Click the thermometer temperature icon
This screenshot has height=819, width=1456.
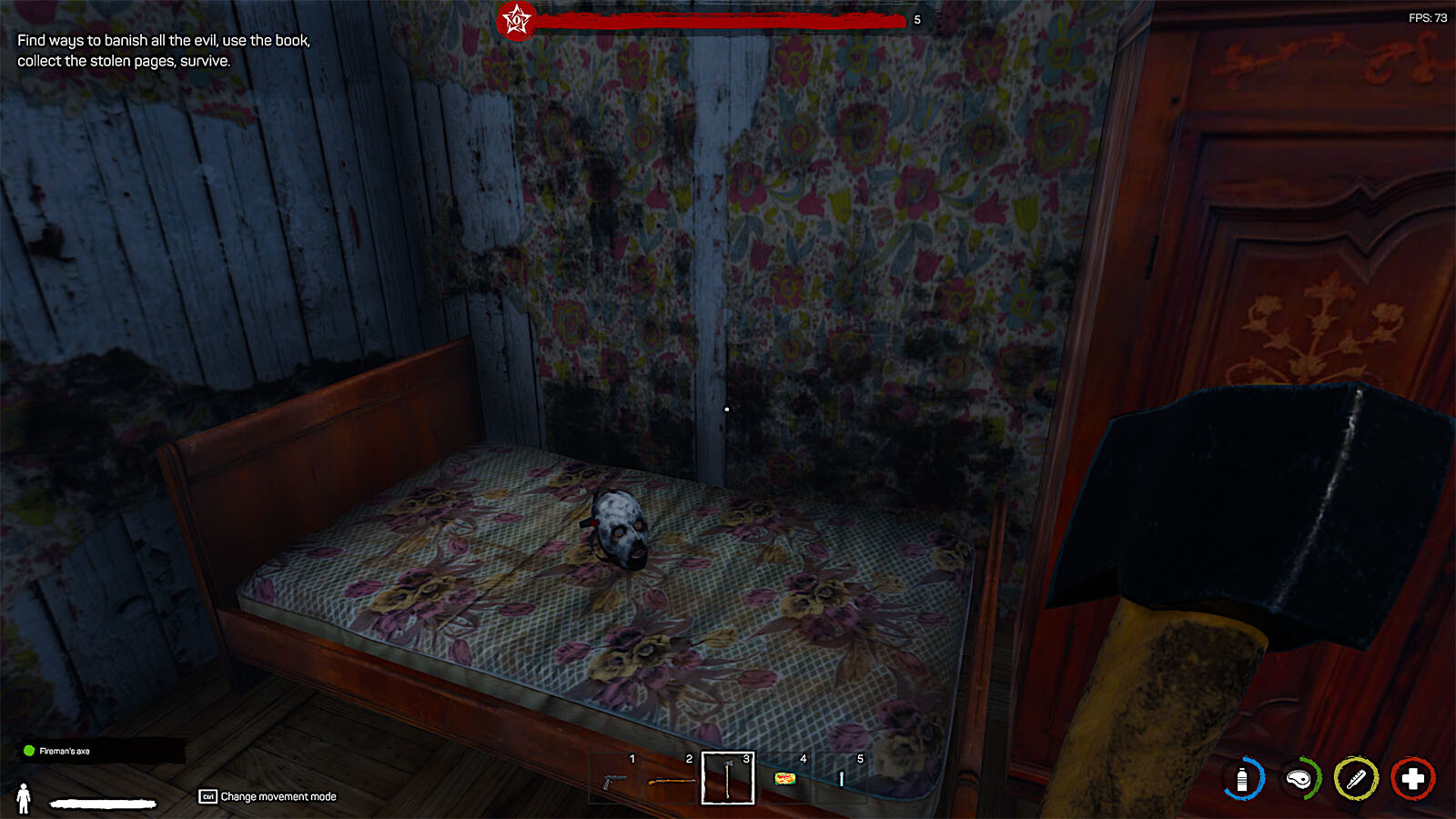(x=1356, y=779)
